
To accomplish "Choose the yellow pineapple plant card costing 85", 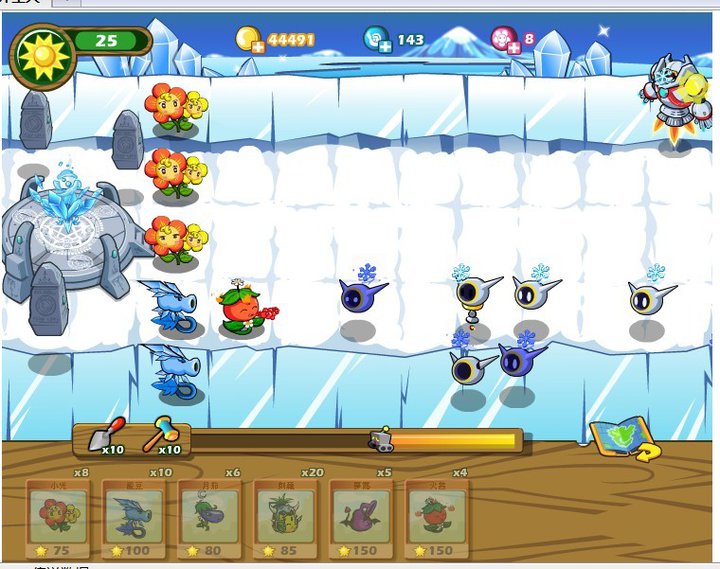I will click(284, 517).
